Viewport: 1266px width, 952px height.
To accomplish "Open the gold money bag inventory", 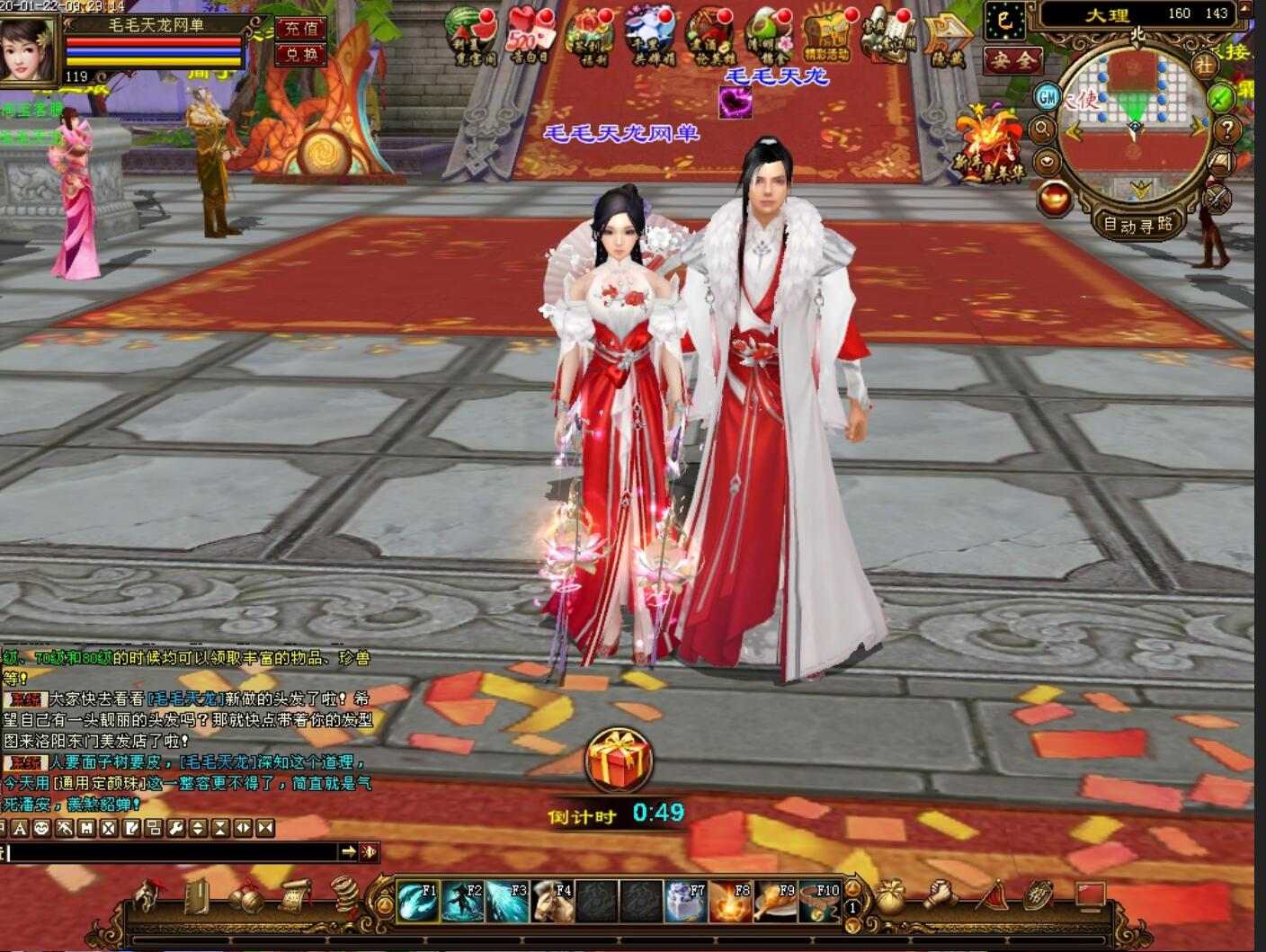I will [x=890, y=897].
